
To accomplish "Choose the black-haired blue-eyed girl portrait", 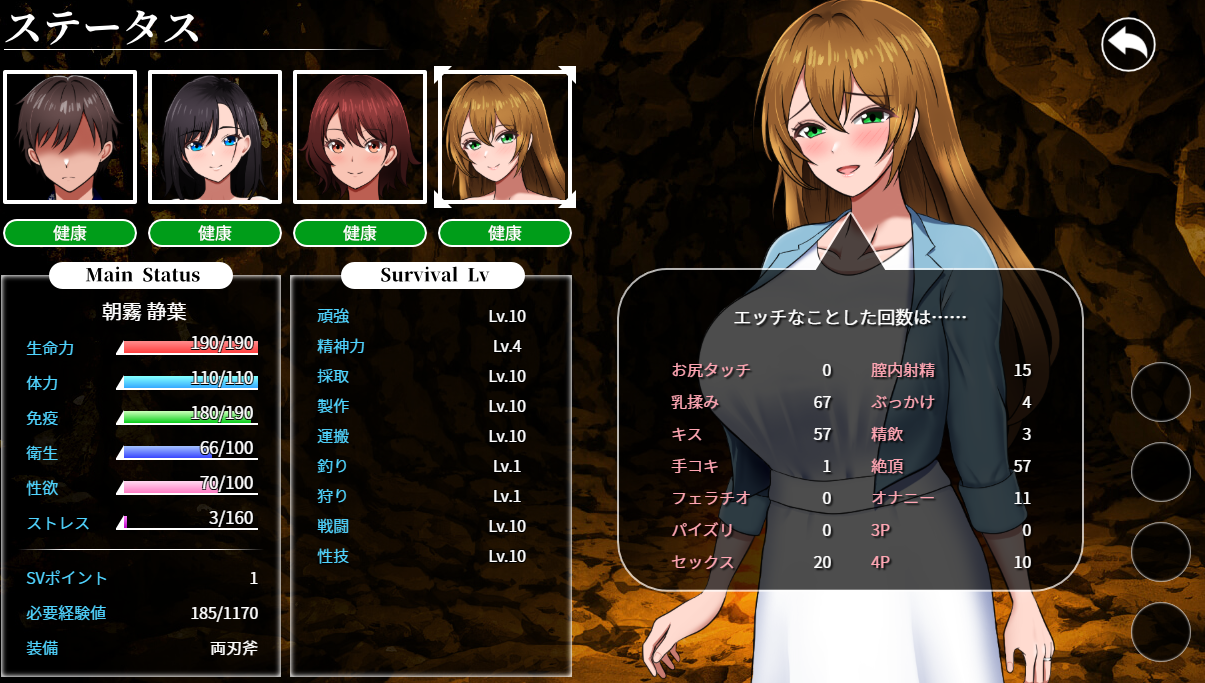I will pos(215,137).
